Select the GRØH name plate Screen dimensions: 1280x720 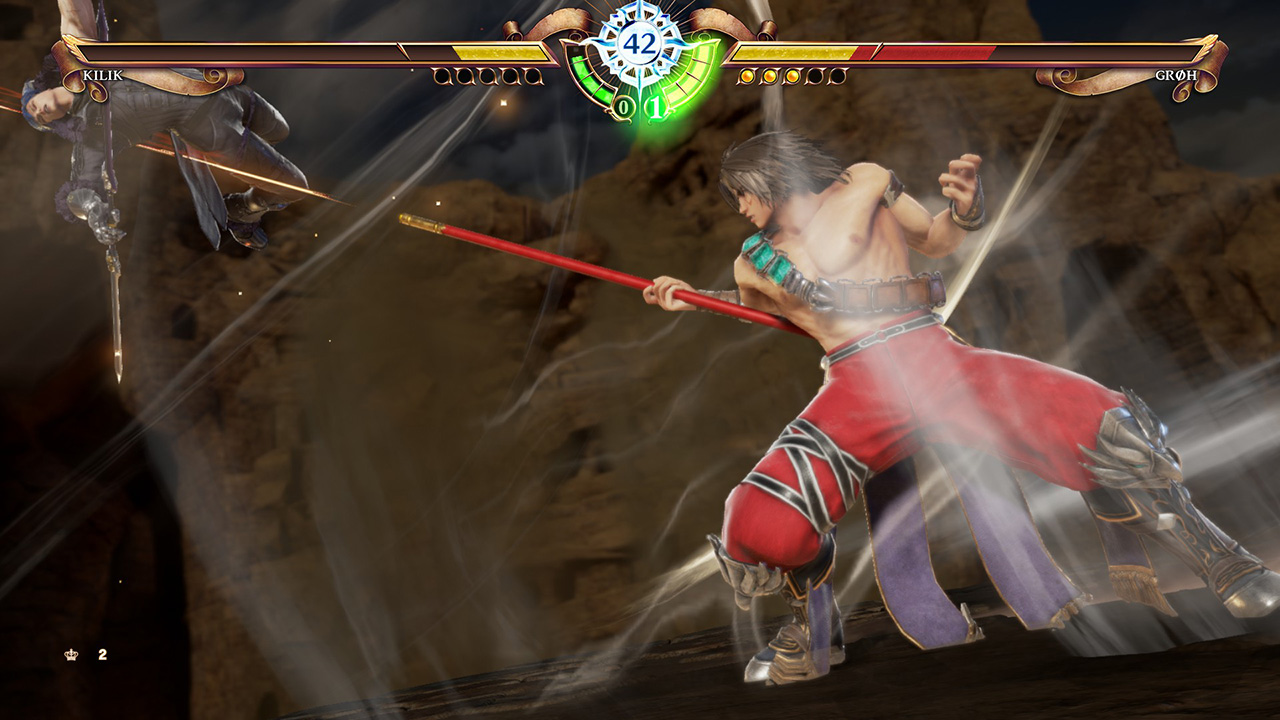1175,74
